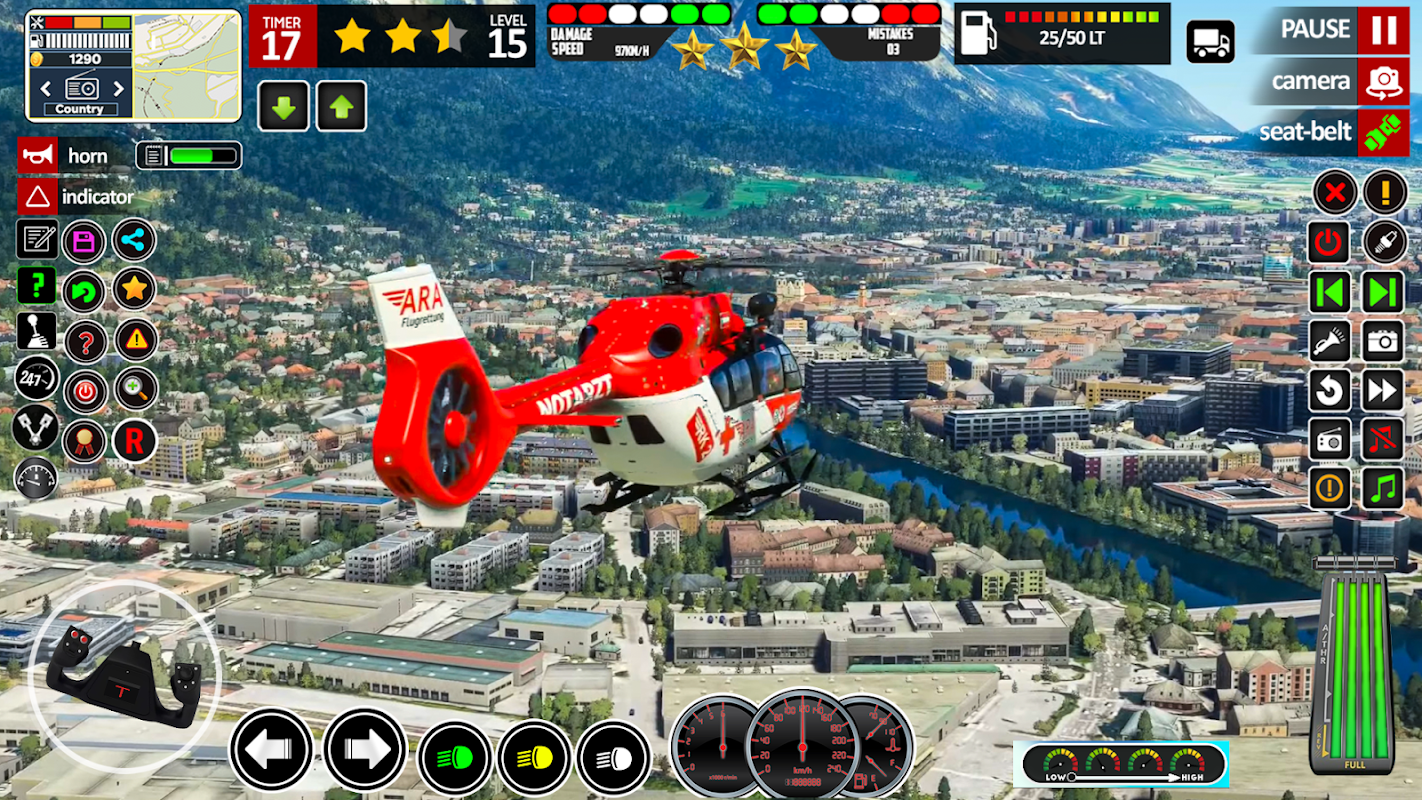Click the green up arrow button

pos(342,106)
